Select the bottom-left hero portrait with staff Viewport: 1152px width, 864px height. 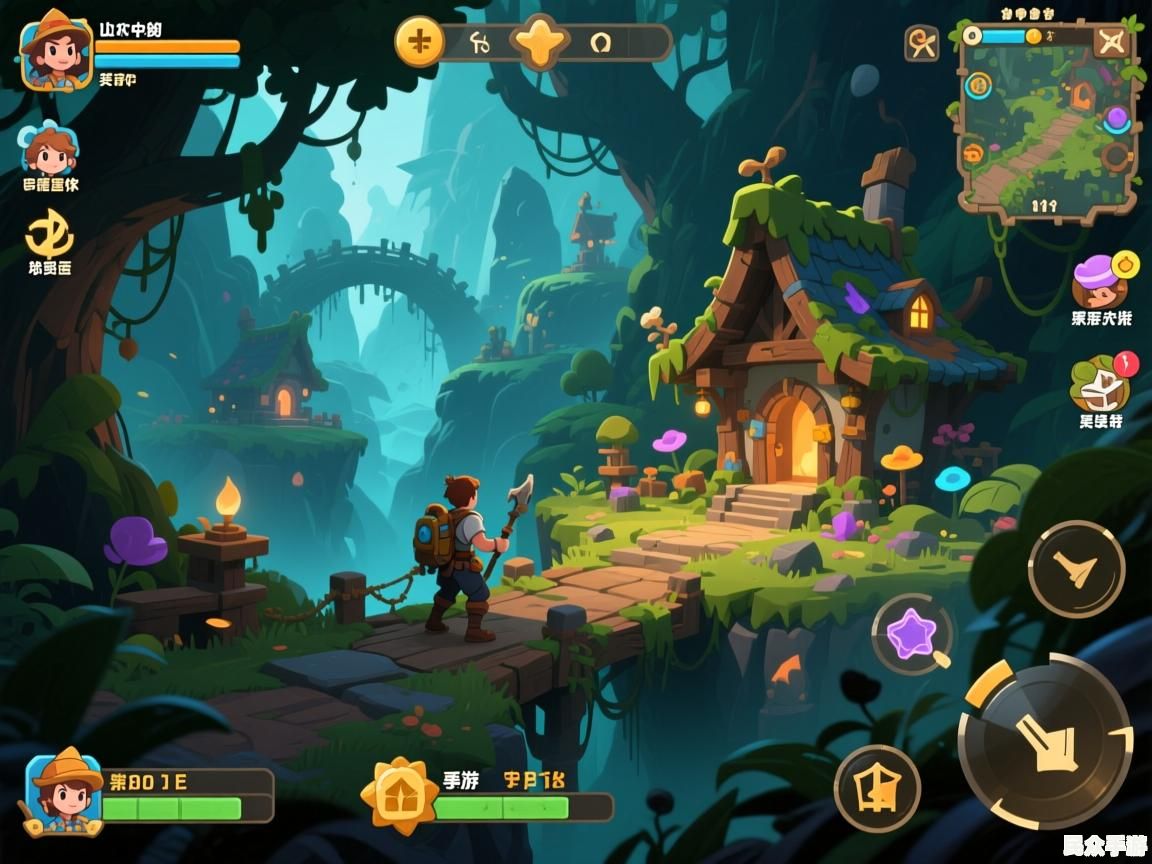[65, 791]
